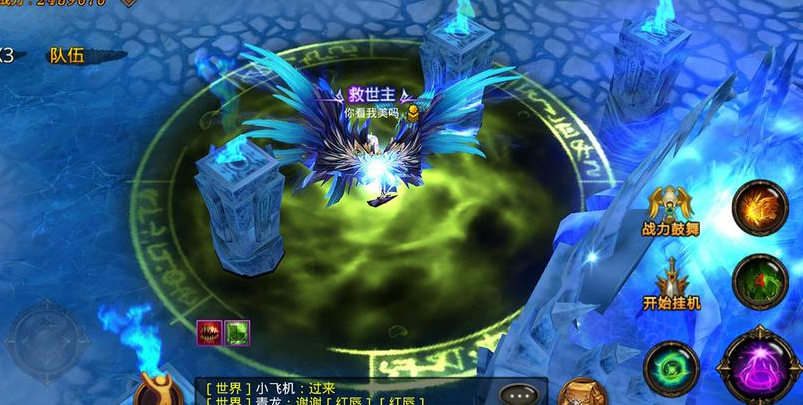This screenshot has width=803, height=405.
Task: Launch the large purple main attack
Action: [760, 366]
